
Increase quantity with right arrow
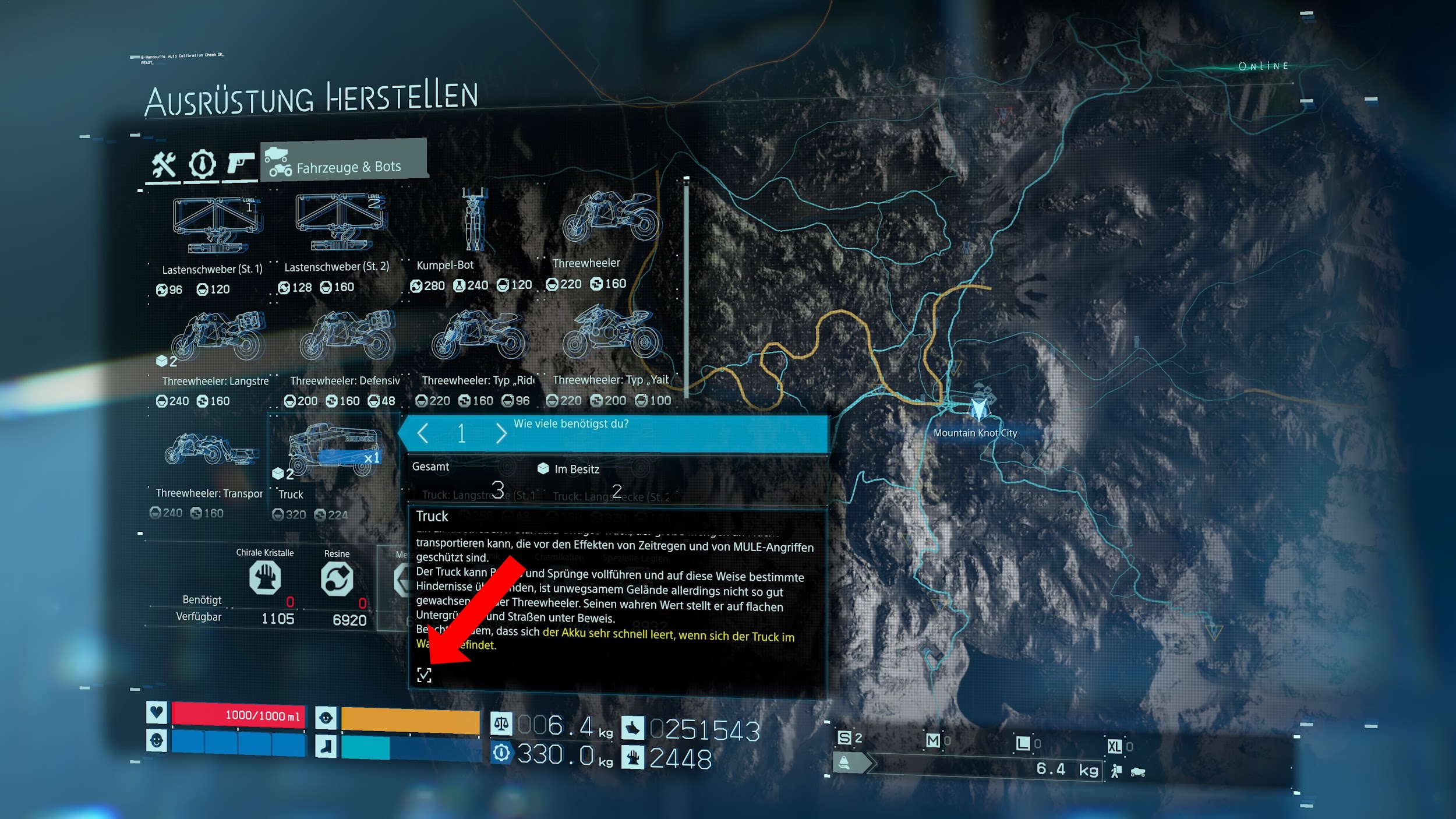pos(501,433)
